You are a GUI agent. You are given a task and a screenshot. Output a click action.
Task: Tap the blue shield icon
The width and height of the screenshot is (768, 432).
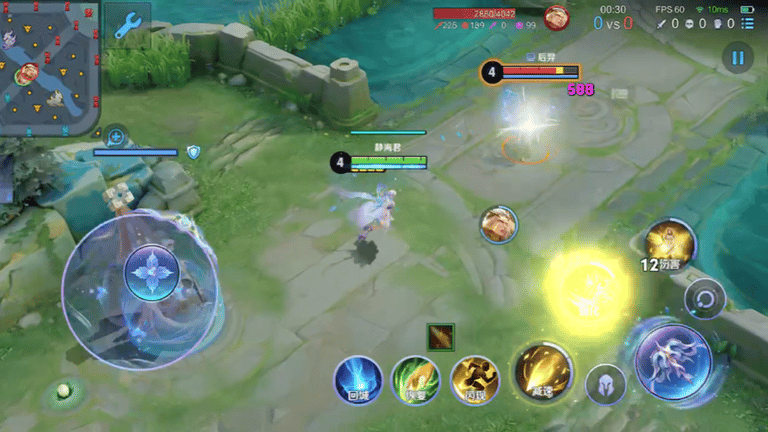coord(194,152)
